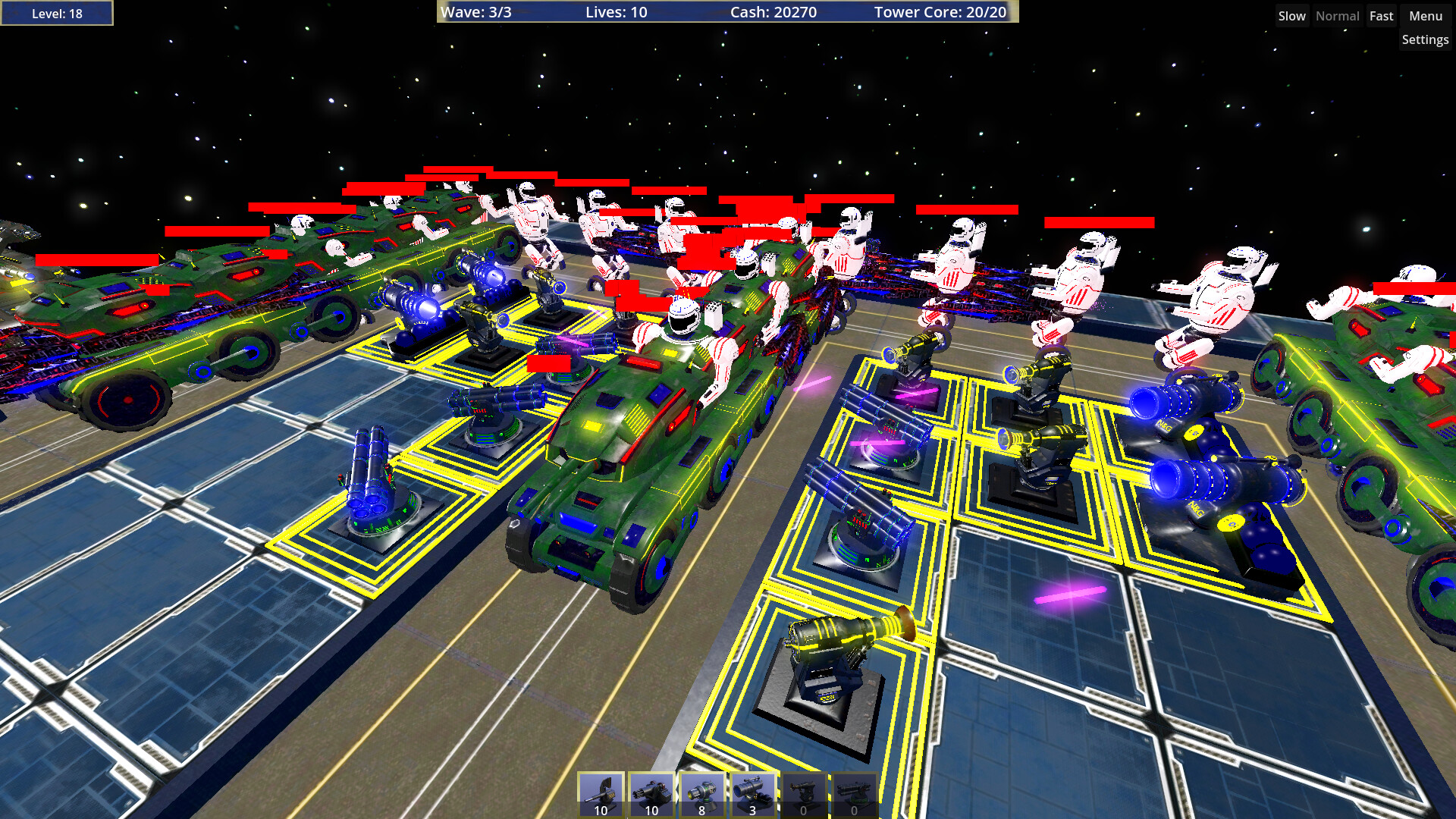This screenshot has width=1456, height=819.
Task: Click the Level: 18 box in top left
Action: pos(56,12)
